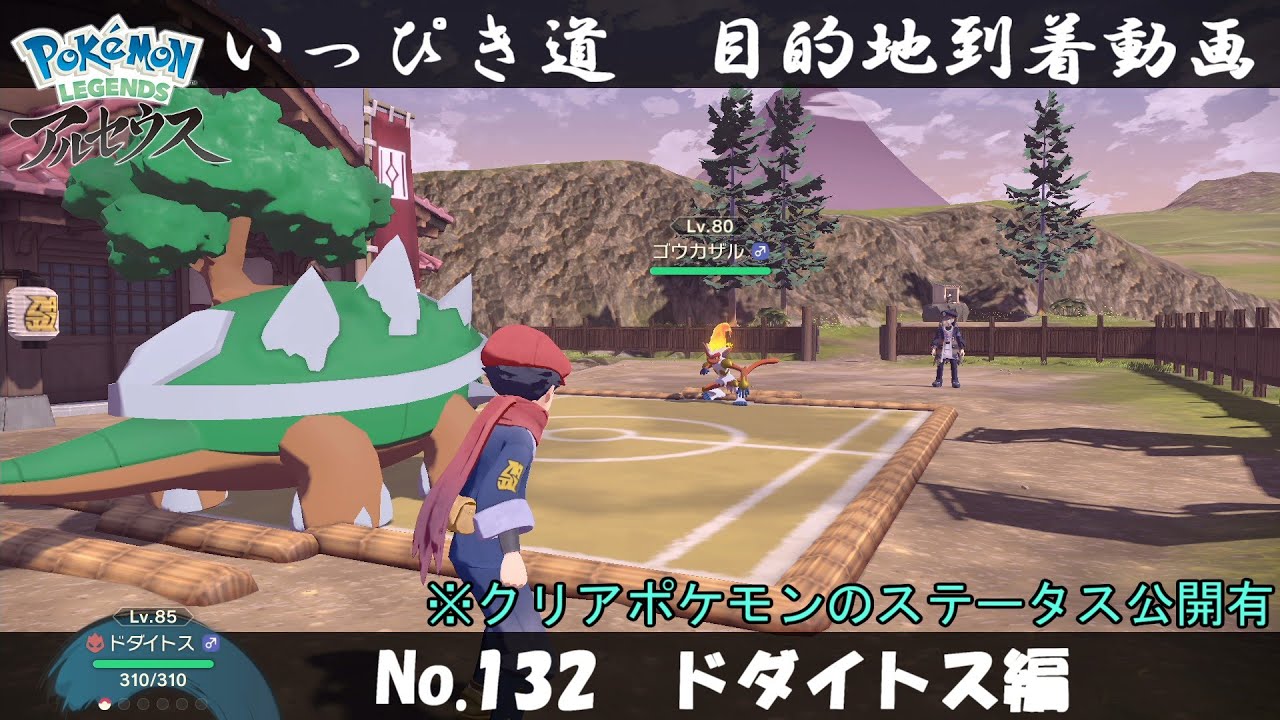Image resolution: width=1280 pixels, height=720 pixels.
Task: Toggle the Lv.80 level badge above ゴウカザル
Action: (x=710, y=226)
